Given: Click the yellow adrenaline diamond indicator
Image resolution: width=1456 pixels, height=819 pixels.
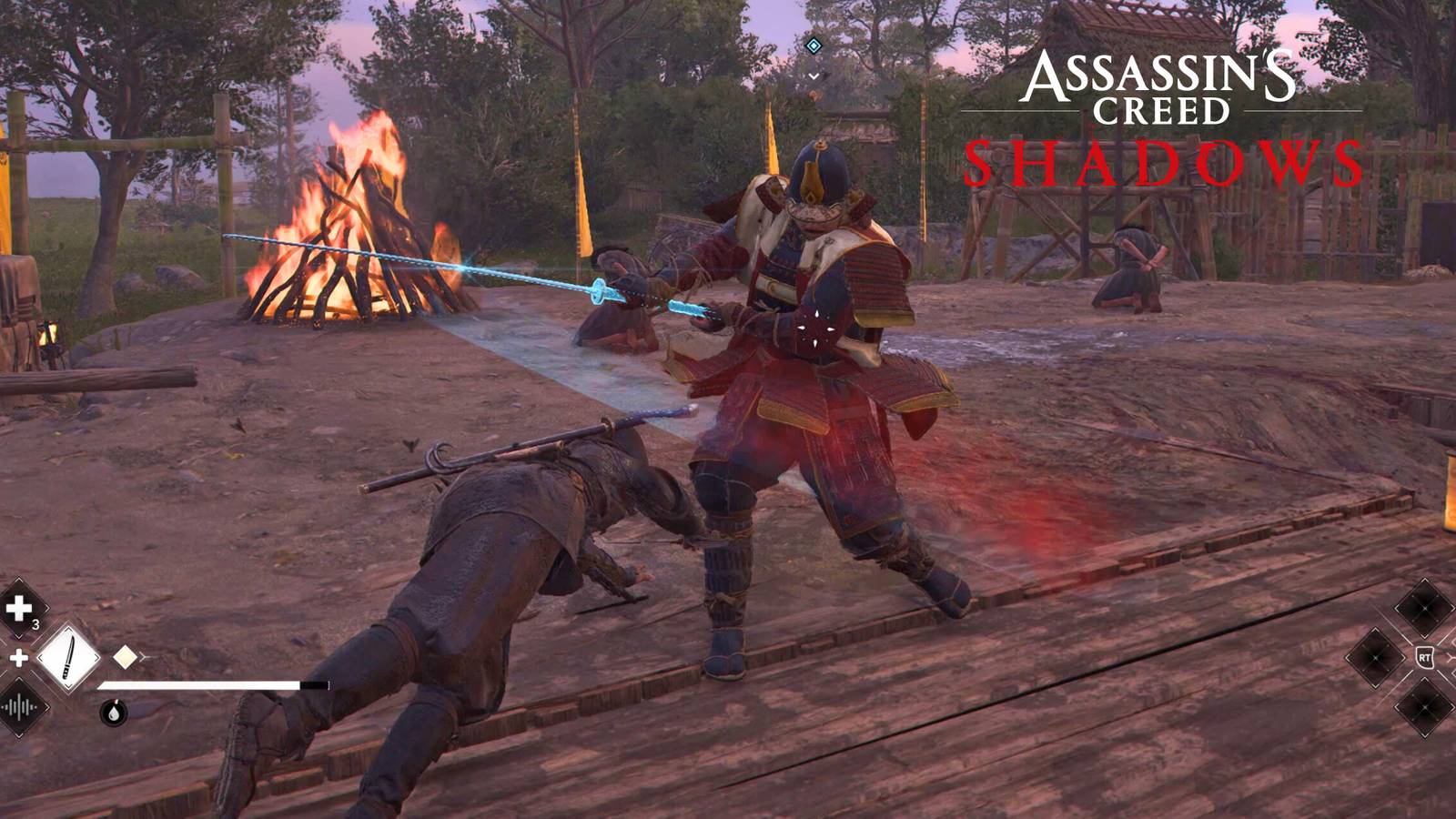Looking at the screenshot, I should click(125, 657).
